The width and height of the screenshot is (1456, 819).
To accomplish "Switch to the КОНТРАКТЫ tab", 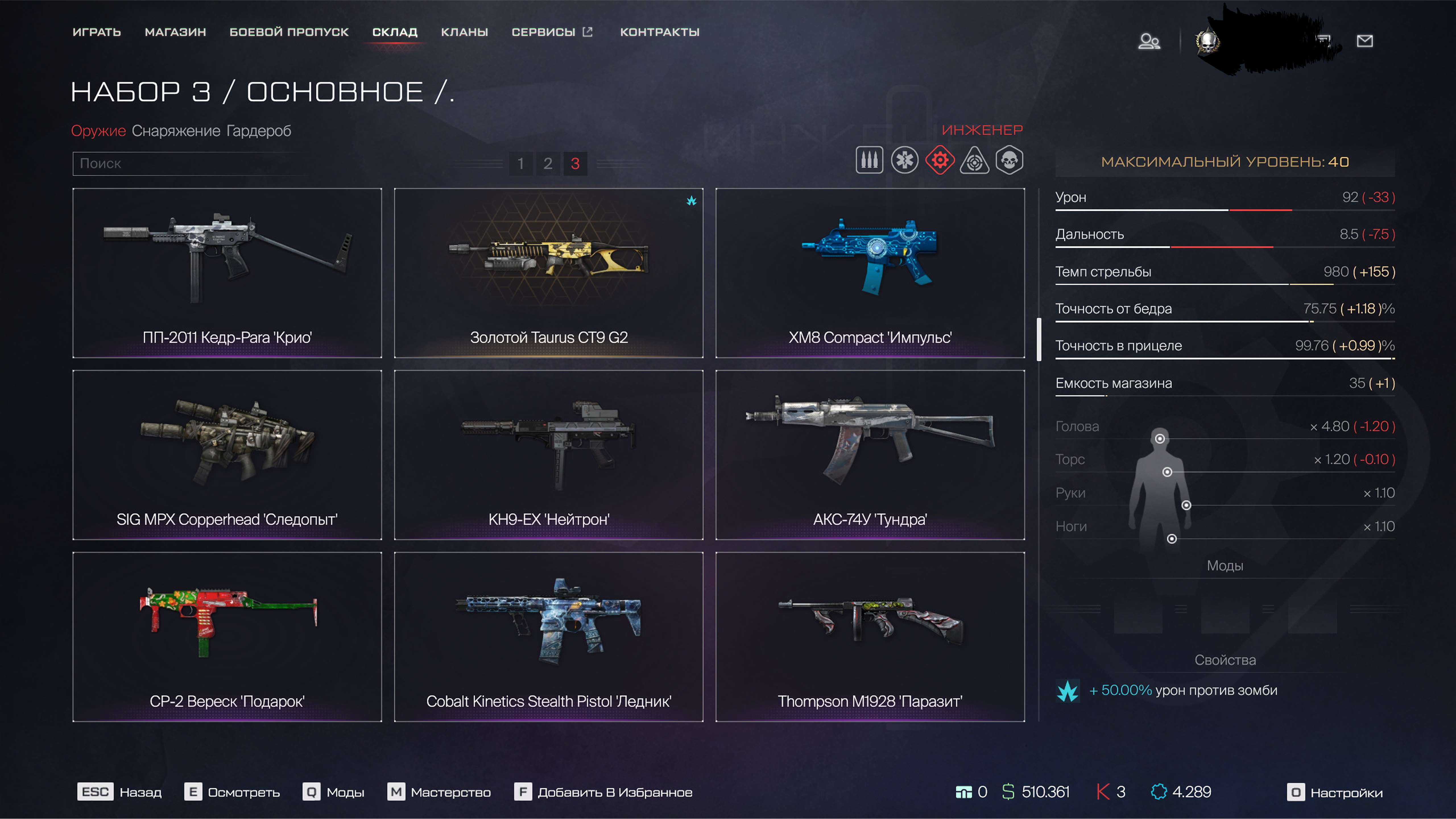I will (x=660, y=32).
